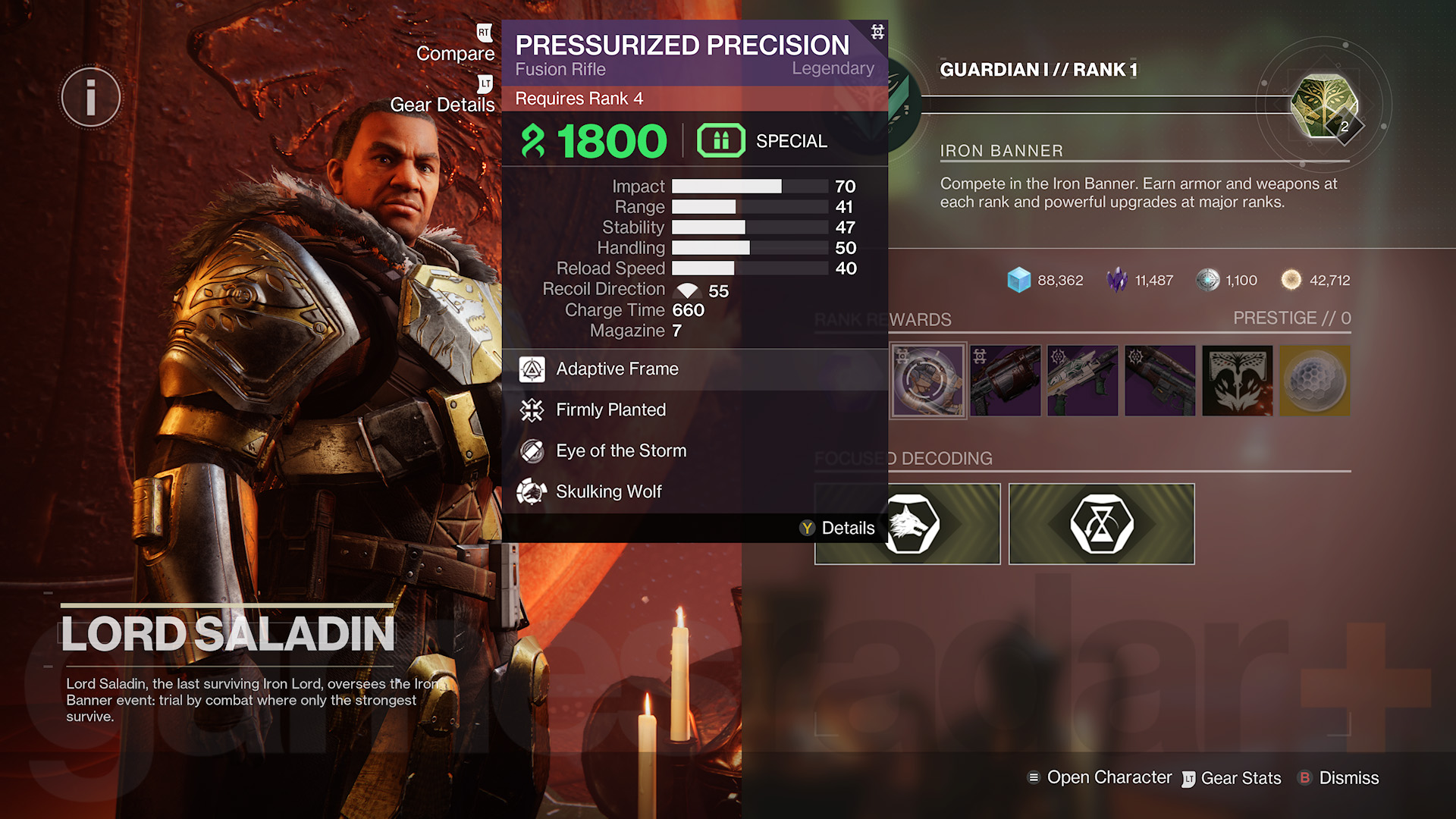Image resolution: width=1456 pixels, height=819 pixels.
Task: Open Gear Stats
Action: 1240,778
